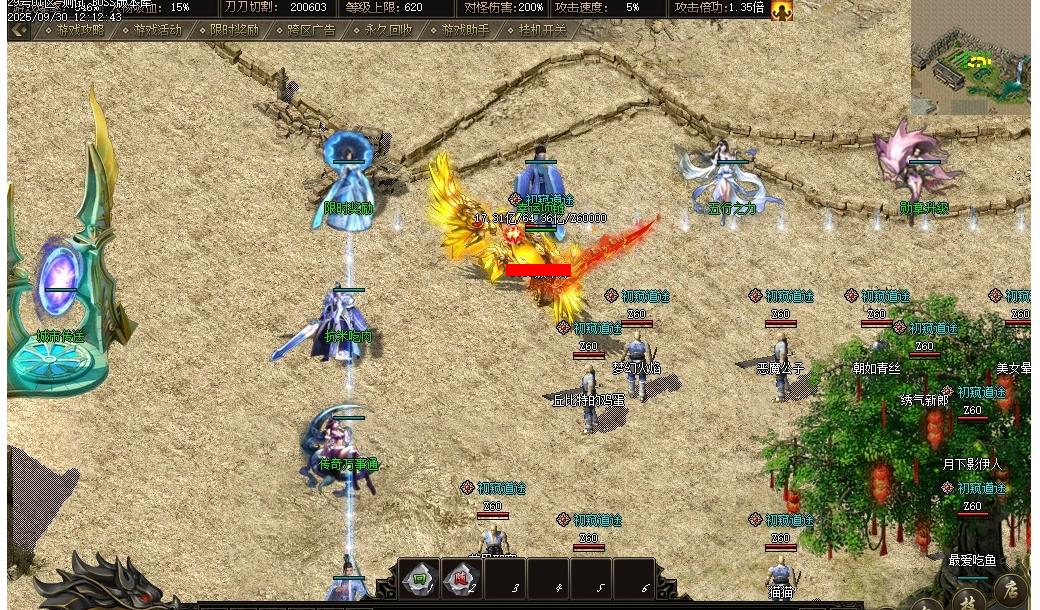Open the 游戏助手 menu

[465, 30]
